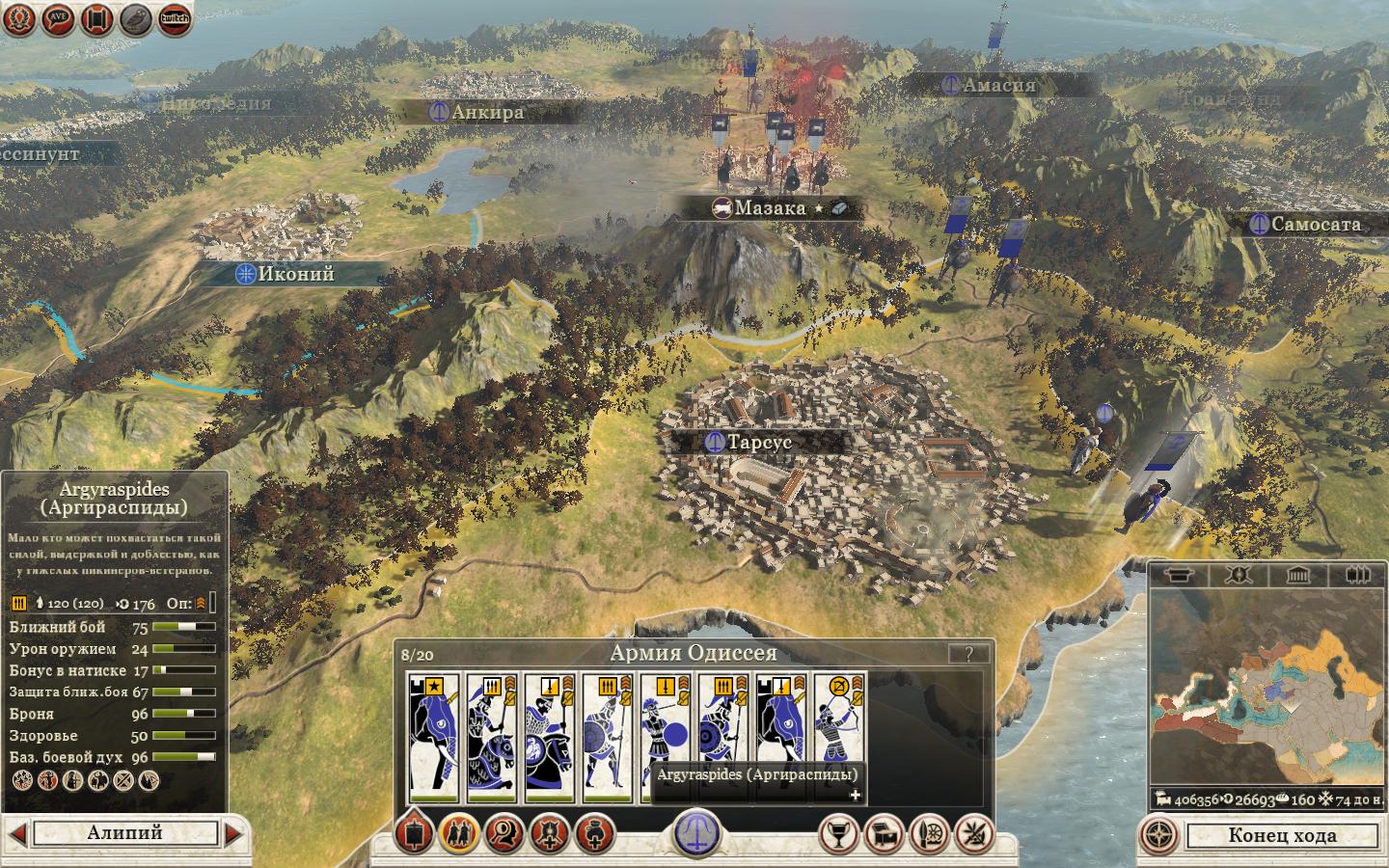The width and height of the screenshot is (1389, 868).
Task: Open the sword and wheel technology button
Action: 929,833
